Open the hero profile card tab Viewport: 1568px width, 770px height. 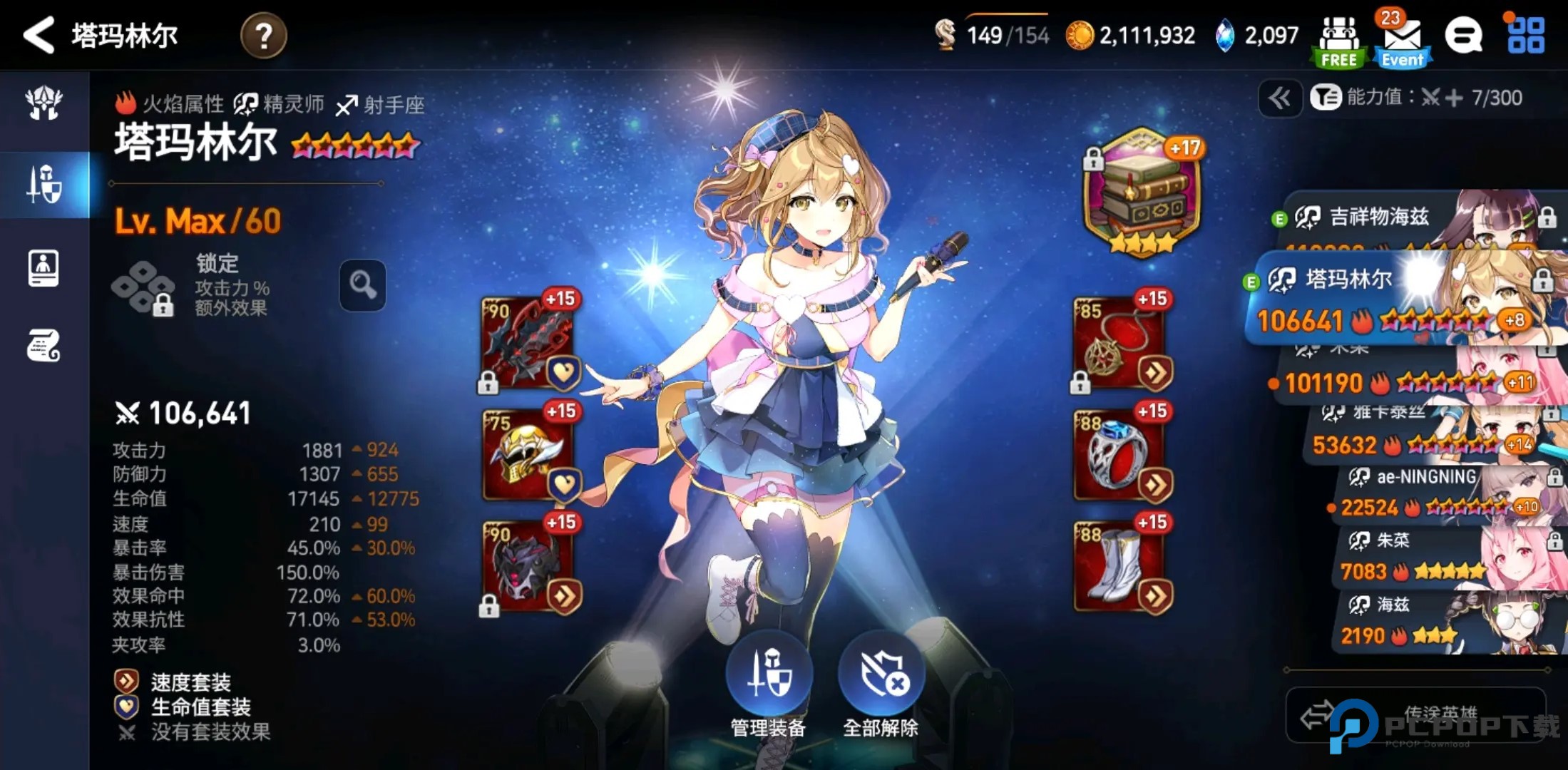click(43, 269)
